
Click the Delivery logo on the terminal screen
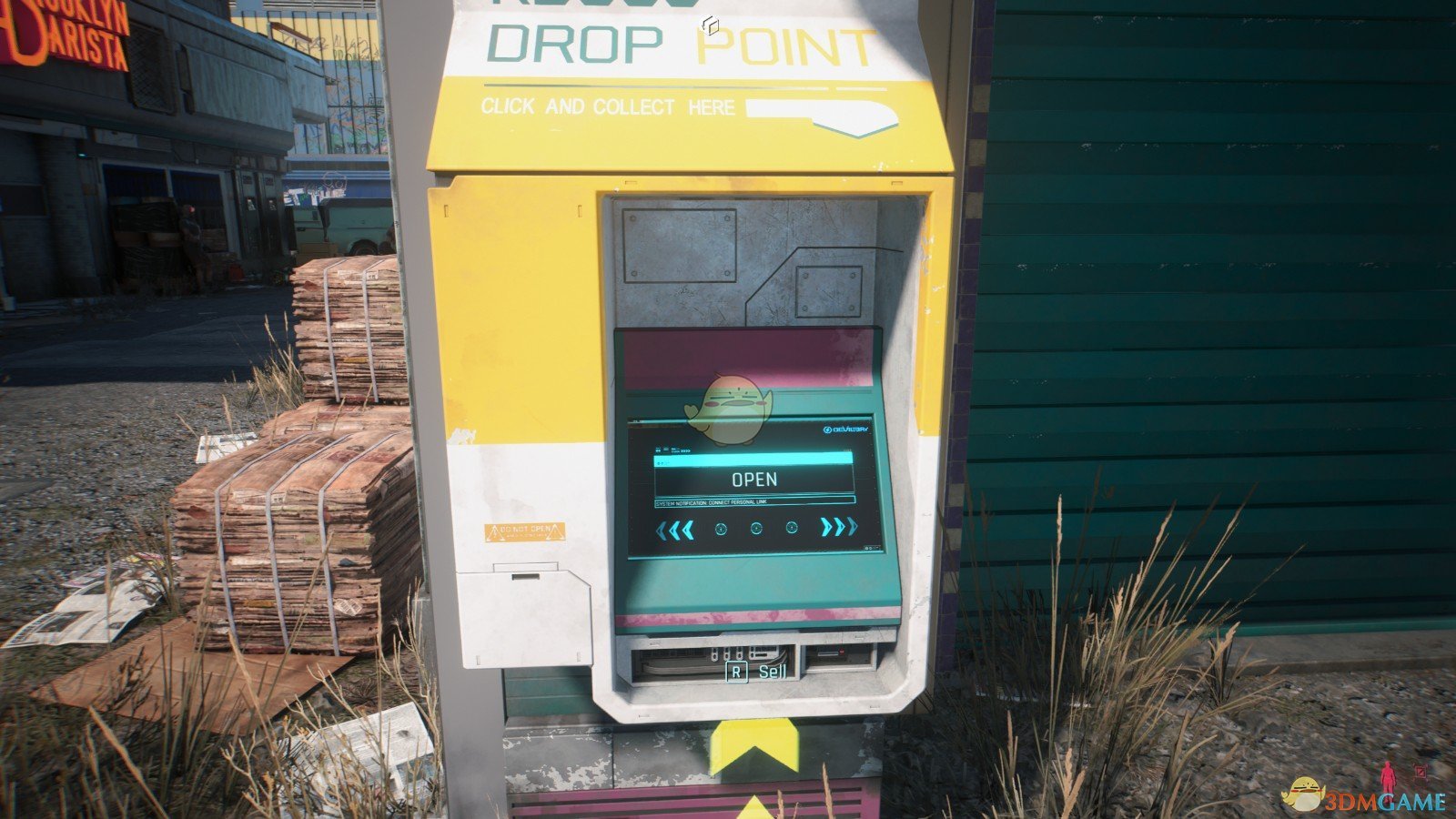(x=846, y=428)
